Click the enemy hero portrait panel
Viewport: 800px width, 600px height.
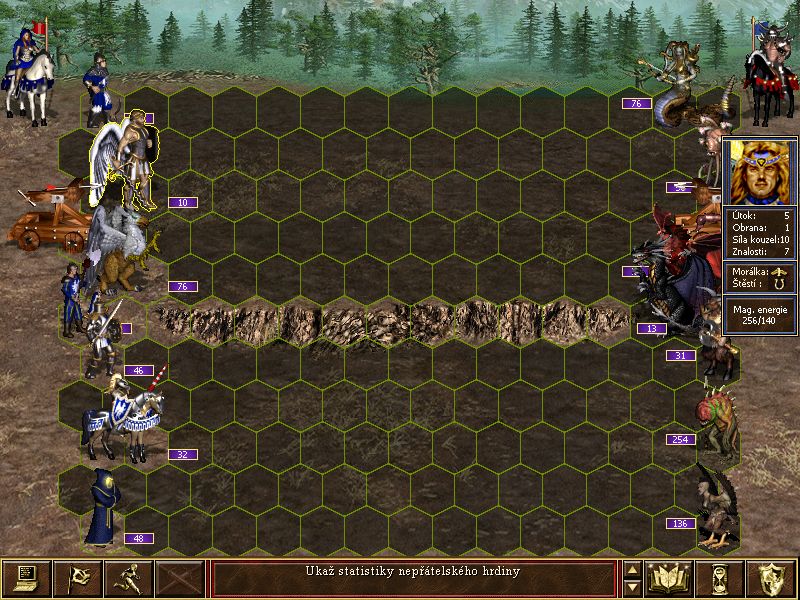tap(759, 170)
